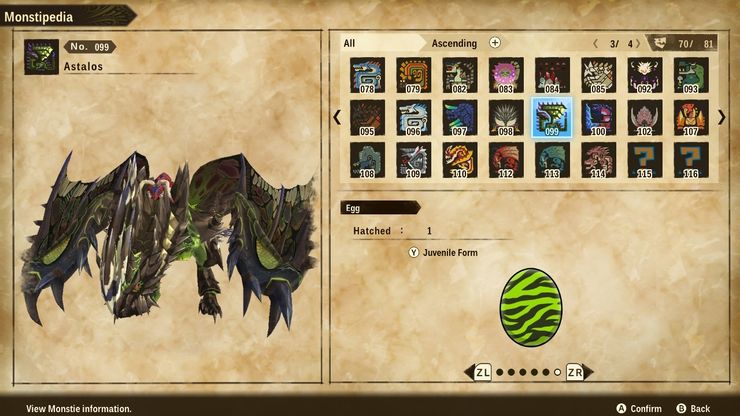Select monster entry No. 079
Screen dimensions: 740x416
[x=413, y=74]
